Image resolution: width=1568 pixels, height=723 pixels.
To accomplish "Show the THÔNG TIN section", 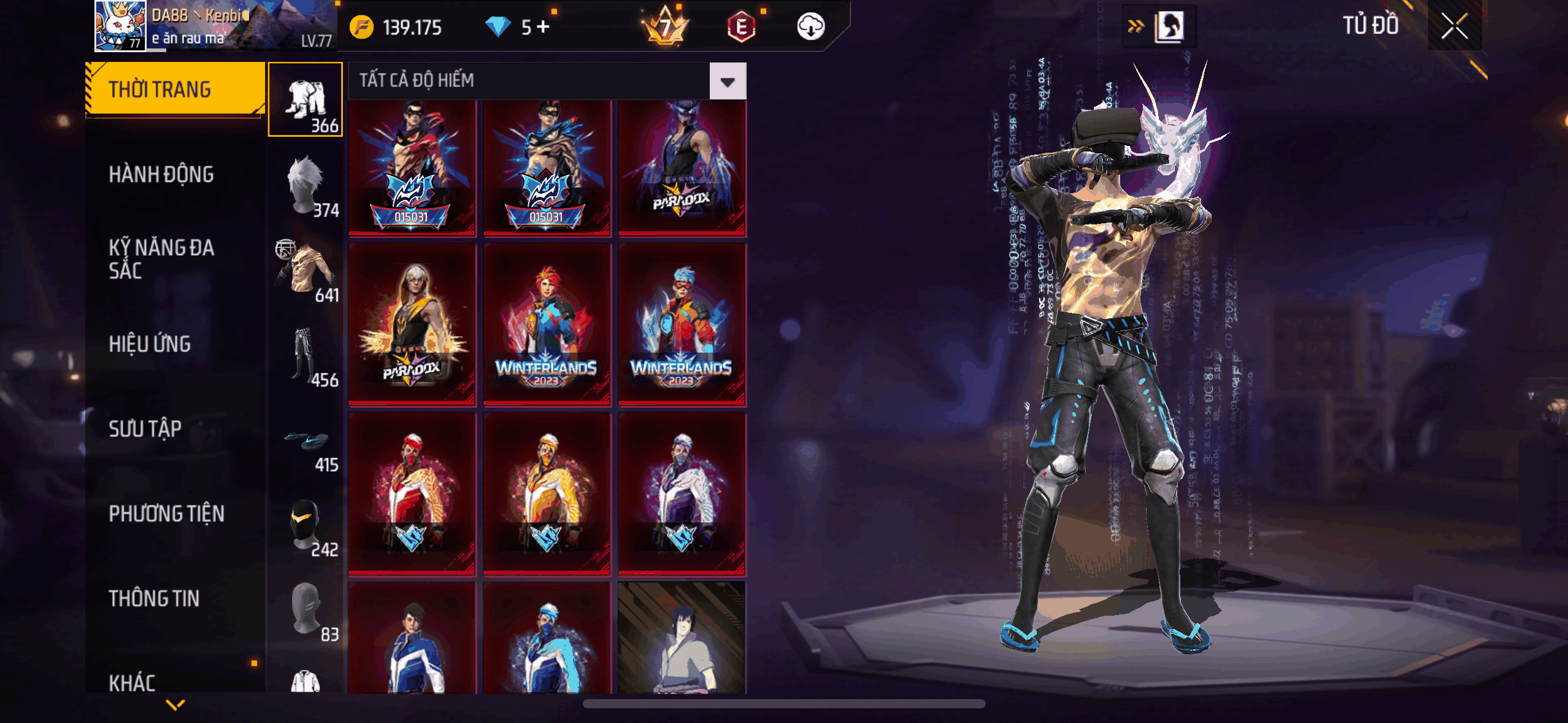I will pyautogui.click(x=154, y=599).
